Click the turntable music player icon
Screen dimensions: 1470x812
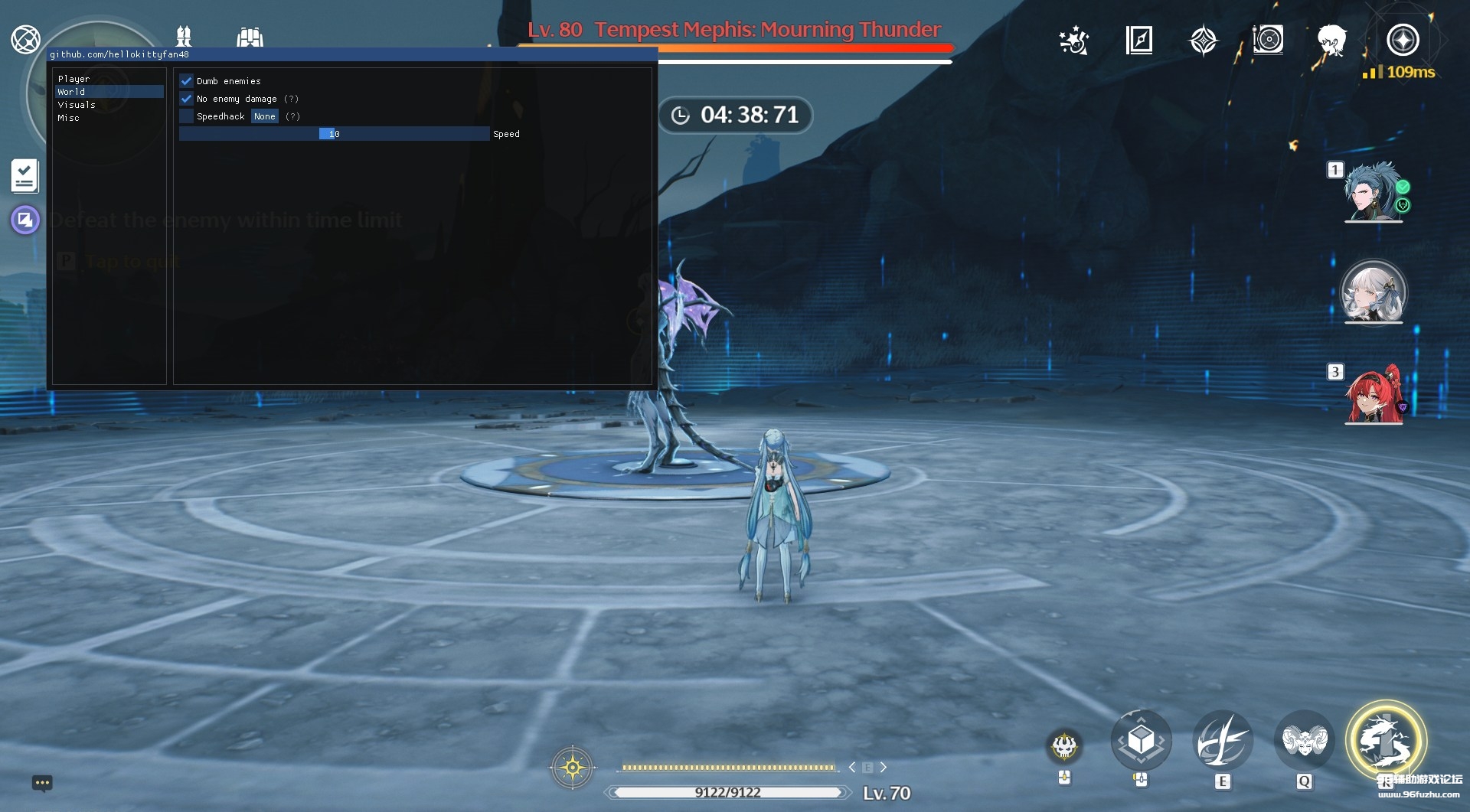[1269, 41]
